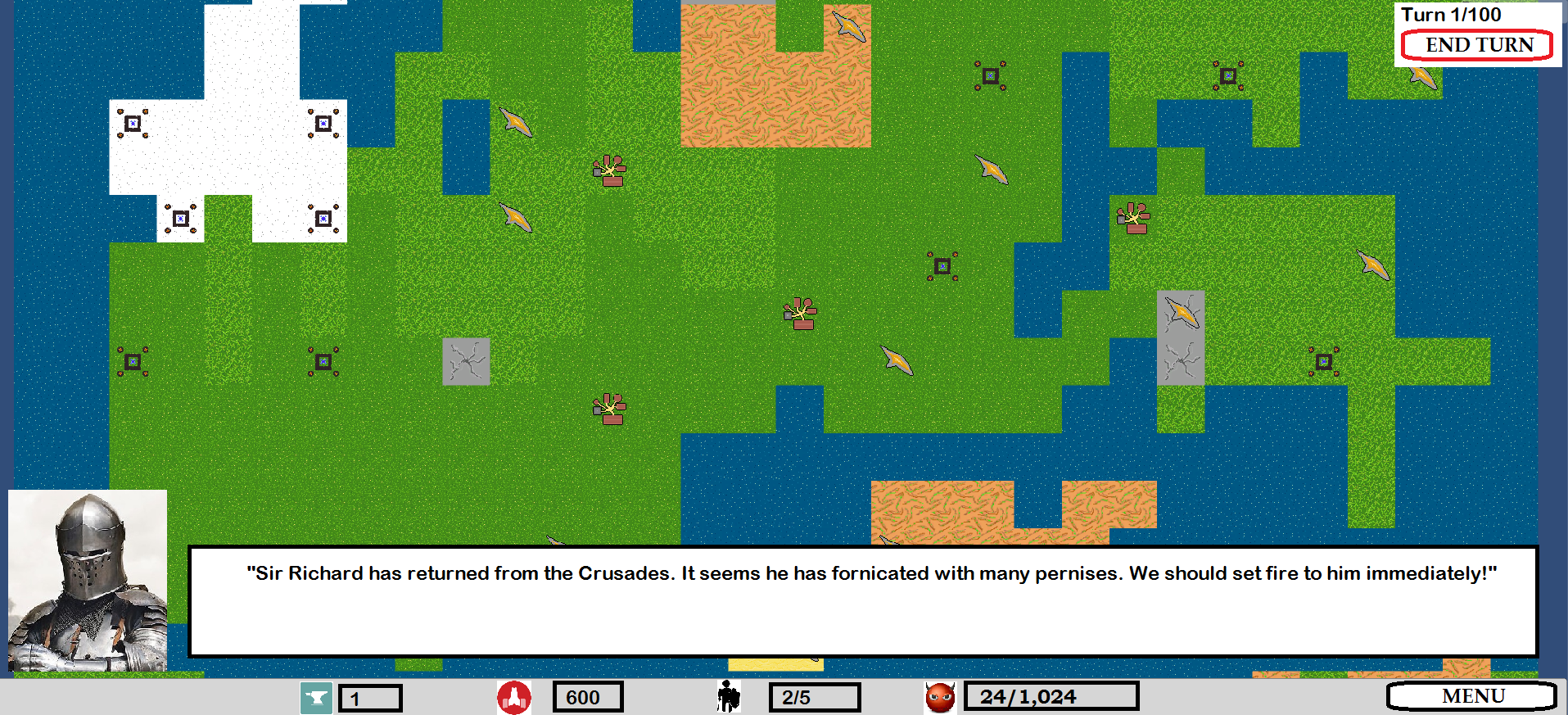This screenshot has height=715, width=1568.
Task: Click a burning bush sprite on the map
Action: (x=608, y=169)
